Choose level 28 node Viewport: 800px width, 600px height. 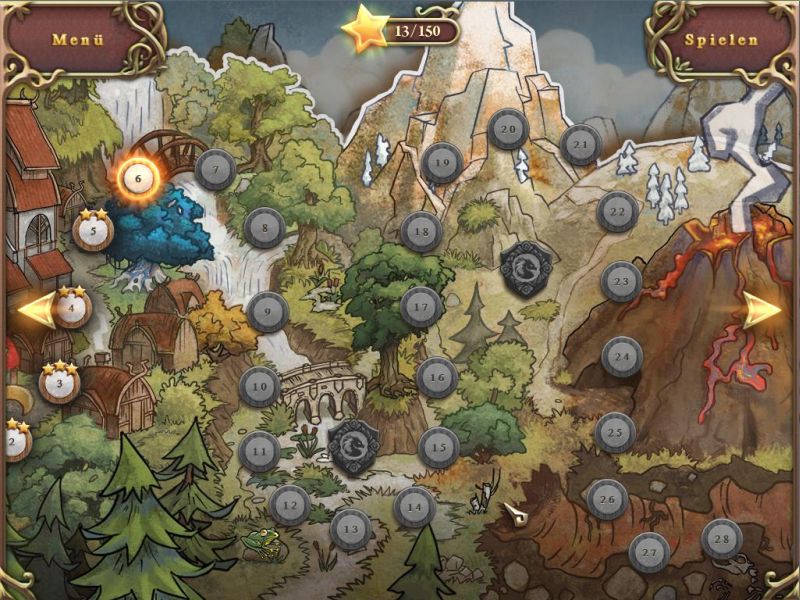coord(721,540)
